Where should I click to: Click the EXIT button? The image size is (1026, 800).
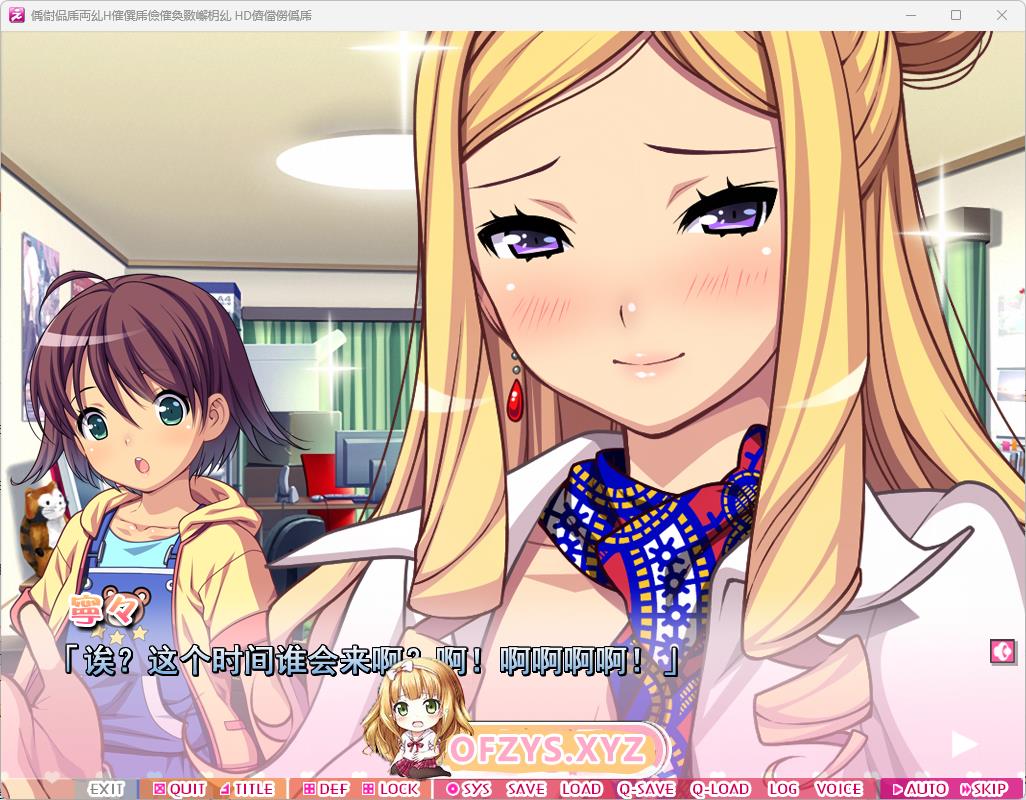tap(105, 789)
